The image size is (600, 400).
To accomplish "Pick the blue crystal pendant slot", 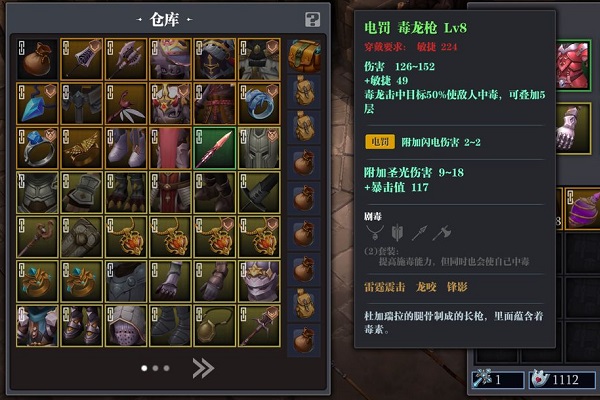I will pyautogui.click(x=39, y=104).
